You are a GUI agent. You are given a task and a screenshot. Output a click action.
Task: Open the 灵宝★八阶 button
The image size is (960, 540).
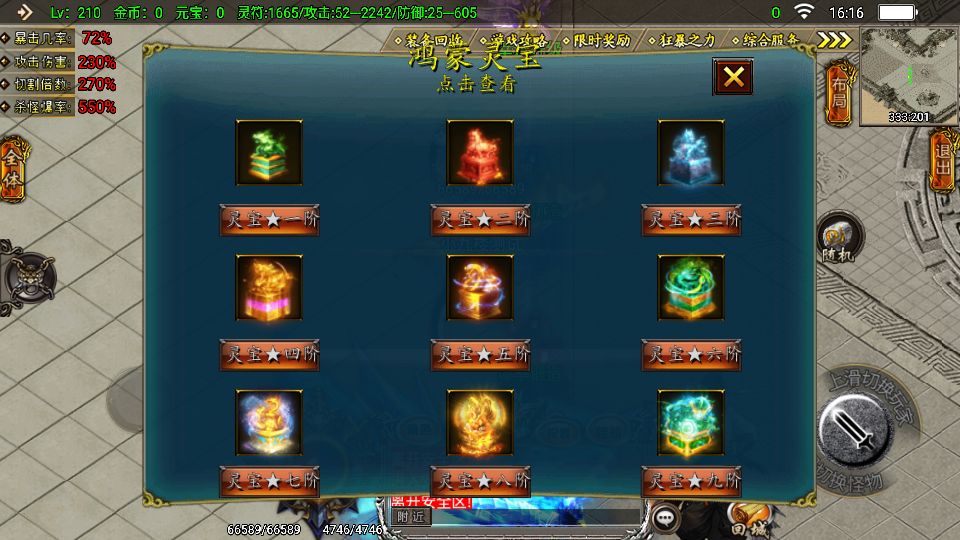(480, 481)
